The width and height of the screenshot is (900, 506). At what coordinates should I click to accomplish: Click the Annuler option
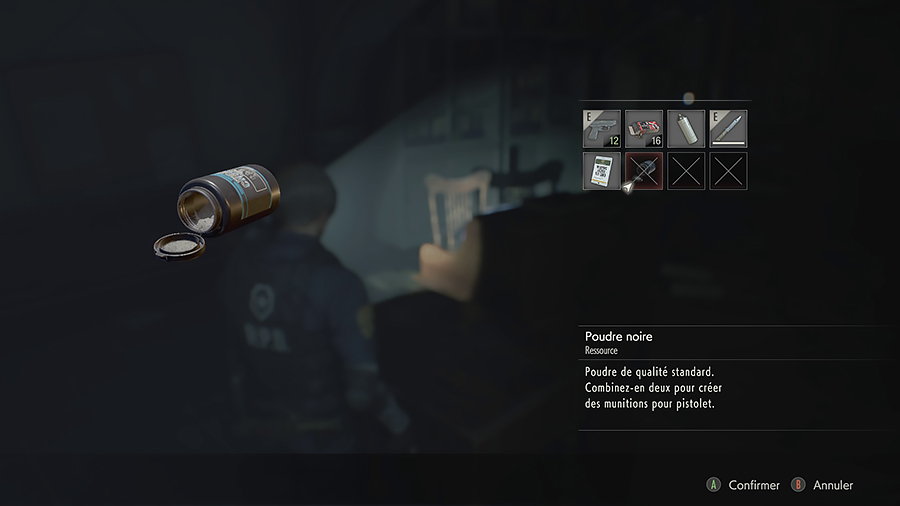(x=832, y=485)
